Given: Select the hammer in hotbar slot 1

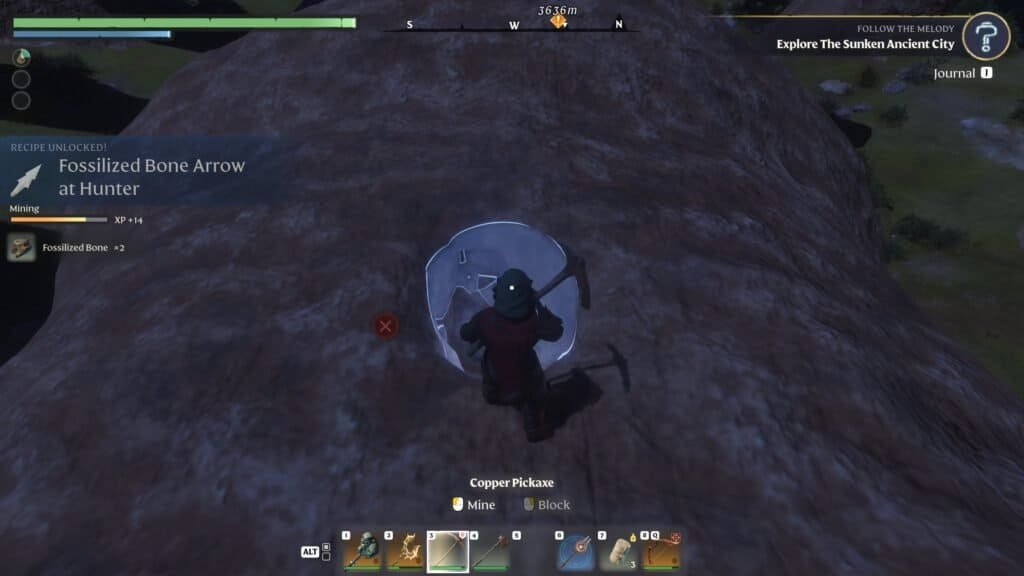Looking at the screenshot, I should pos(362,551).
